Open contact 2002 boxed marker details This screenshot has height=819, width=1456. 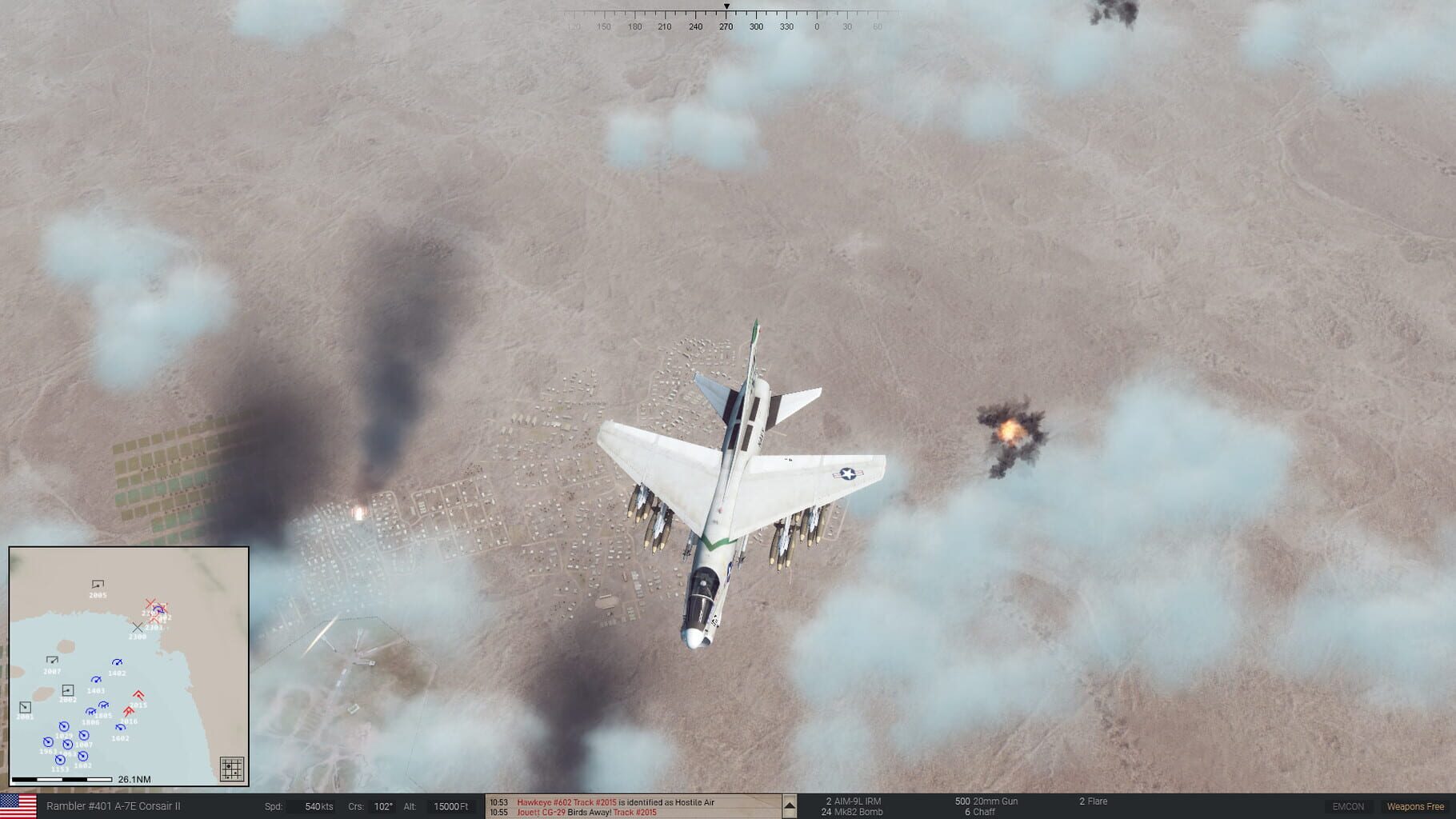click(x=68, y=690)
